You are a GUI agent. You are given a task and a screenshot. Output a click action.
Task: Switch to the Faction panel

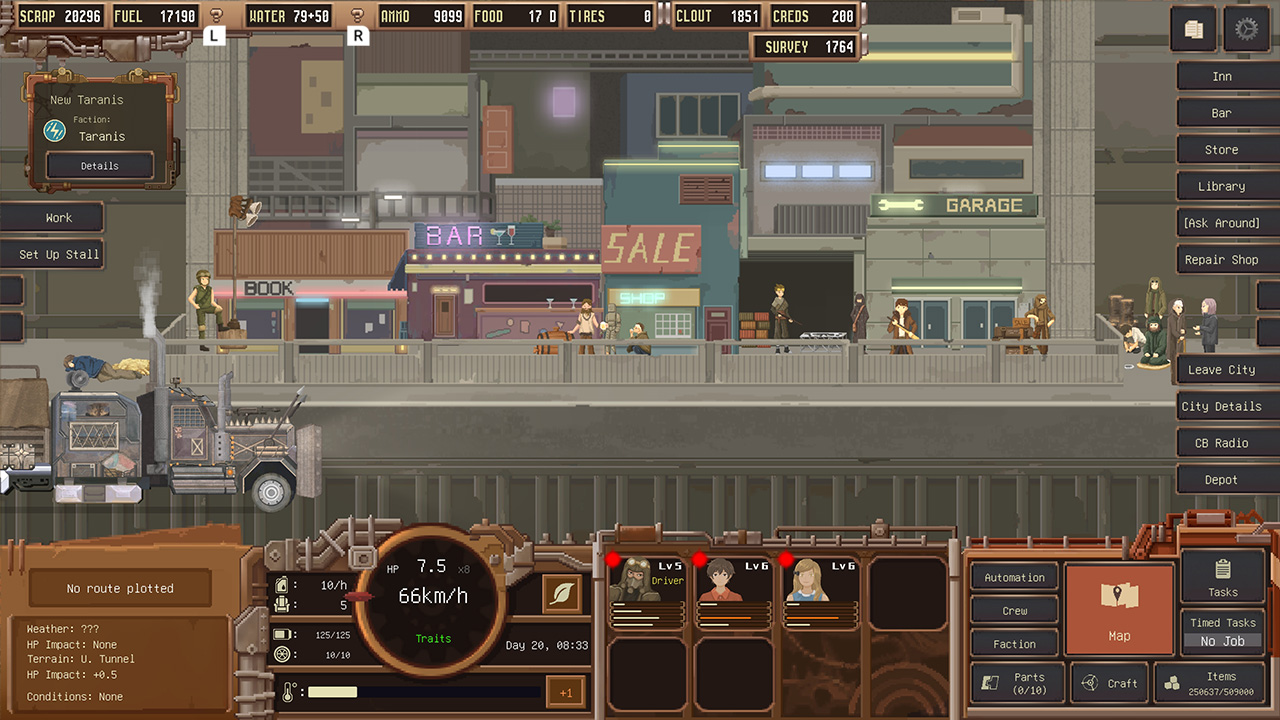[x=1013, y=643]
